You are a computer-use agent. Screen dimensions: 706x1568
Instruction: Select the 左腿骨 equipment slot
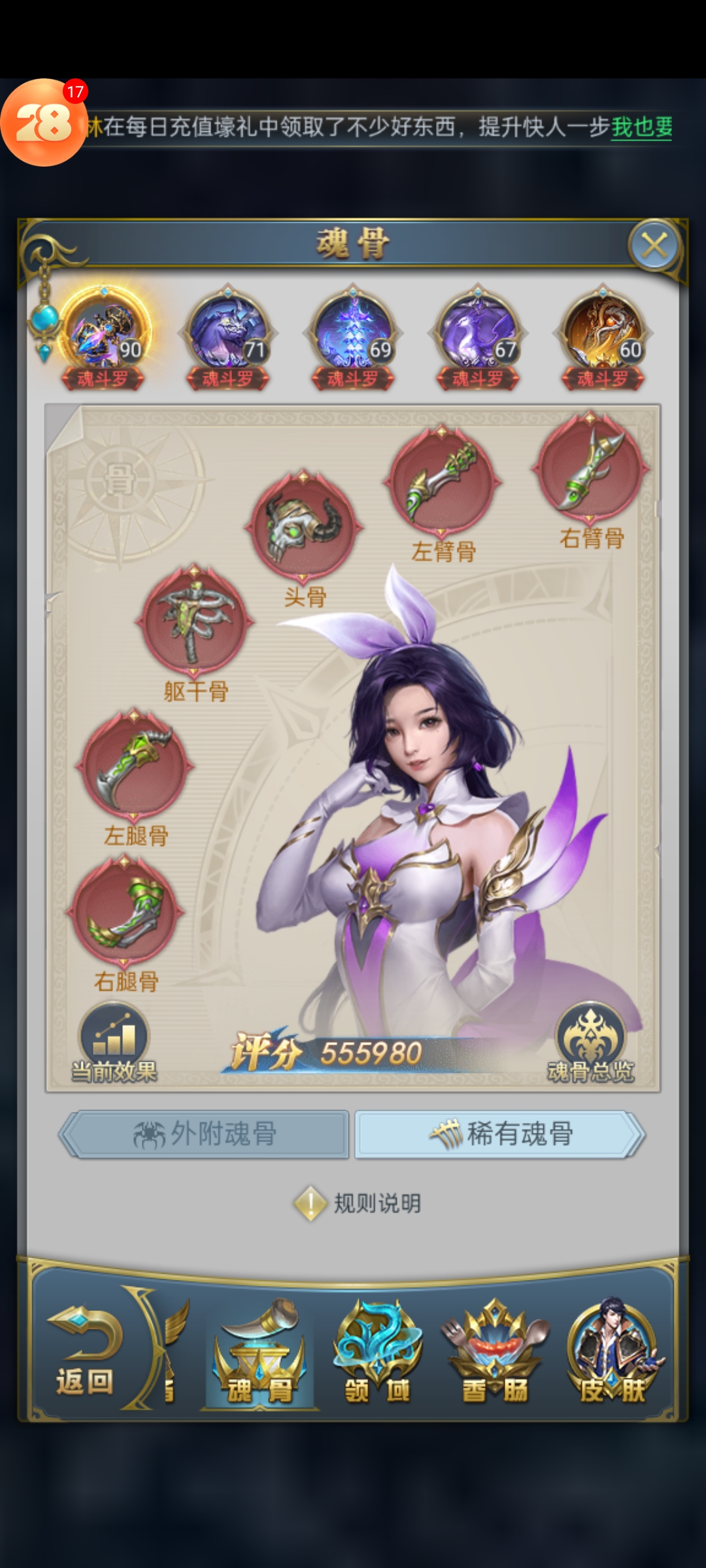135,764
